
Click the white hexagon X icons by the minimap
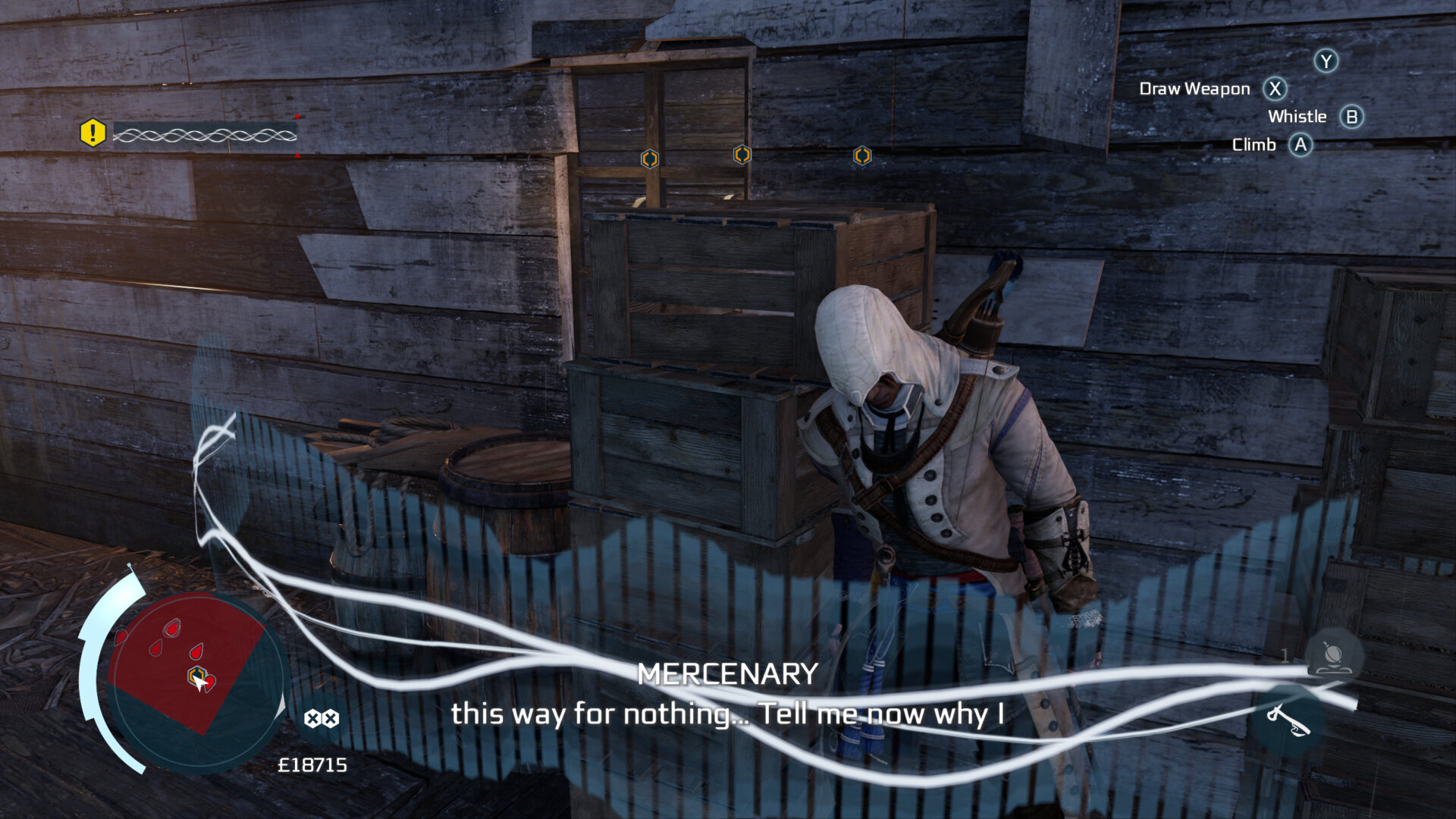point(322,718)
